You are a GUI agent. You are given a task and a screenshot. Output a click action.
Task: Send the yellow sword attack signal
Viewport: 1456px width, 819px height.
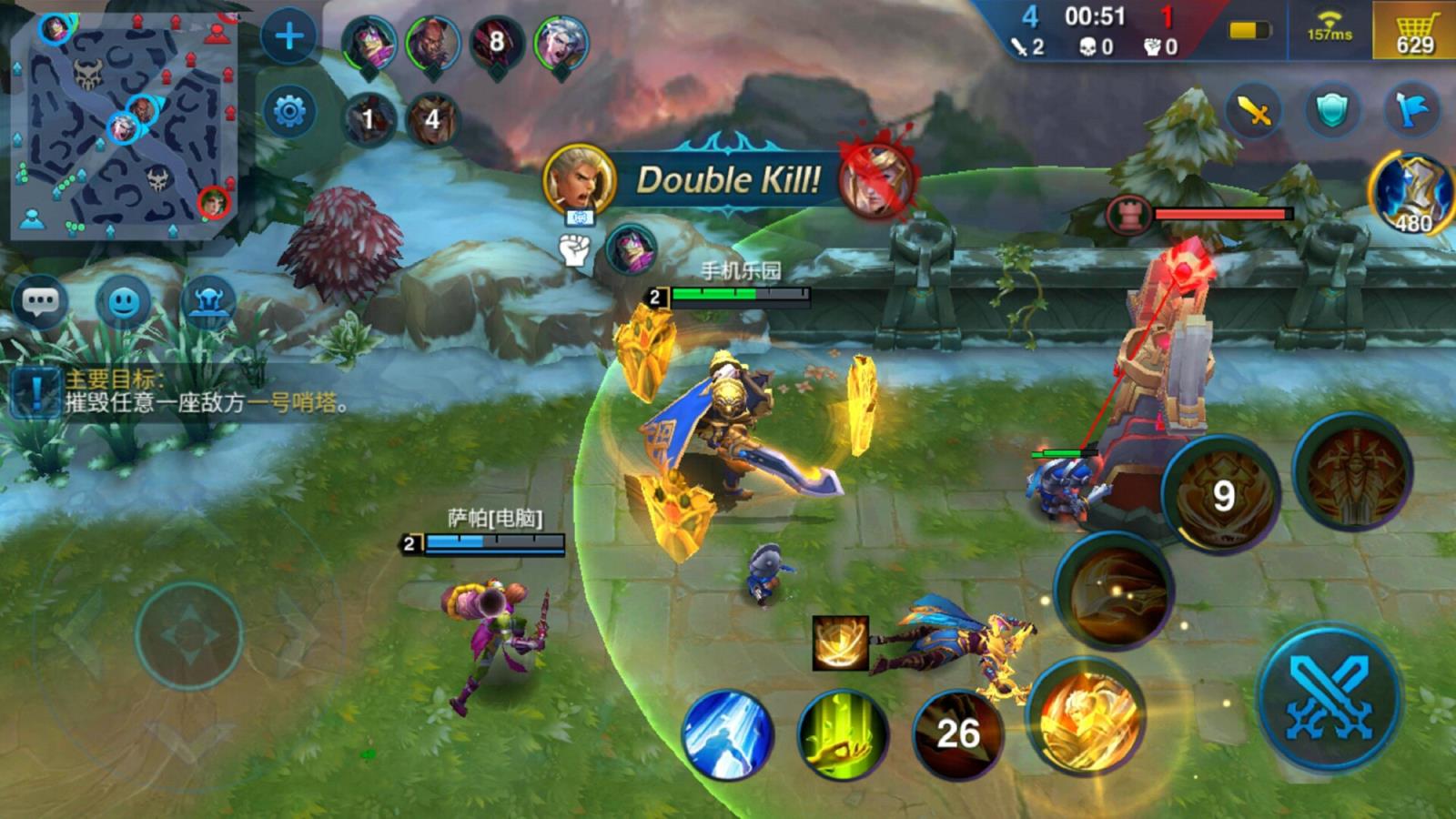pyautogui.click(x=1253, y=112)
